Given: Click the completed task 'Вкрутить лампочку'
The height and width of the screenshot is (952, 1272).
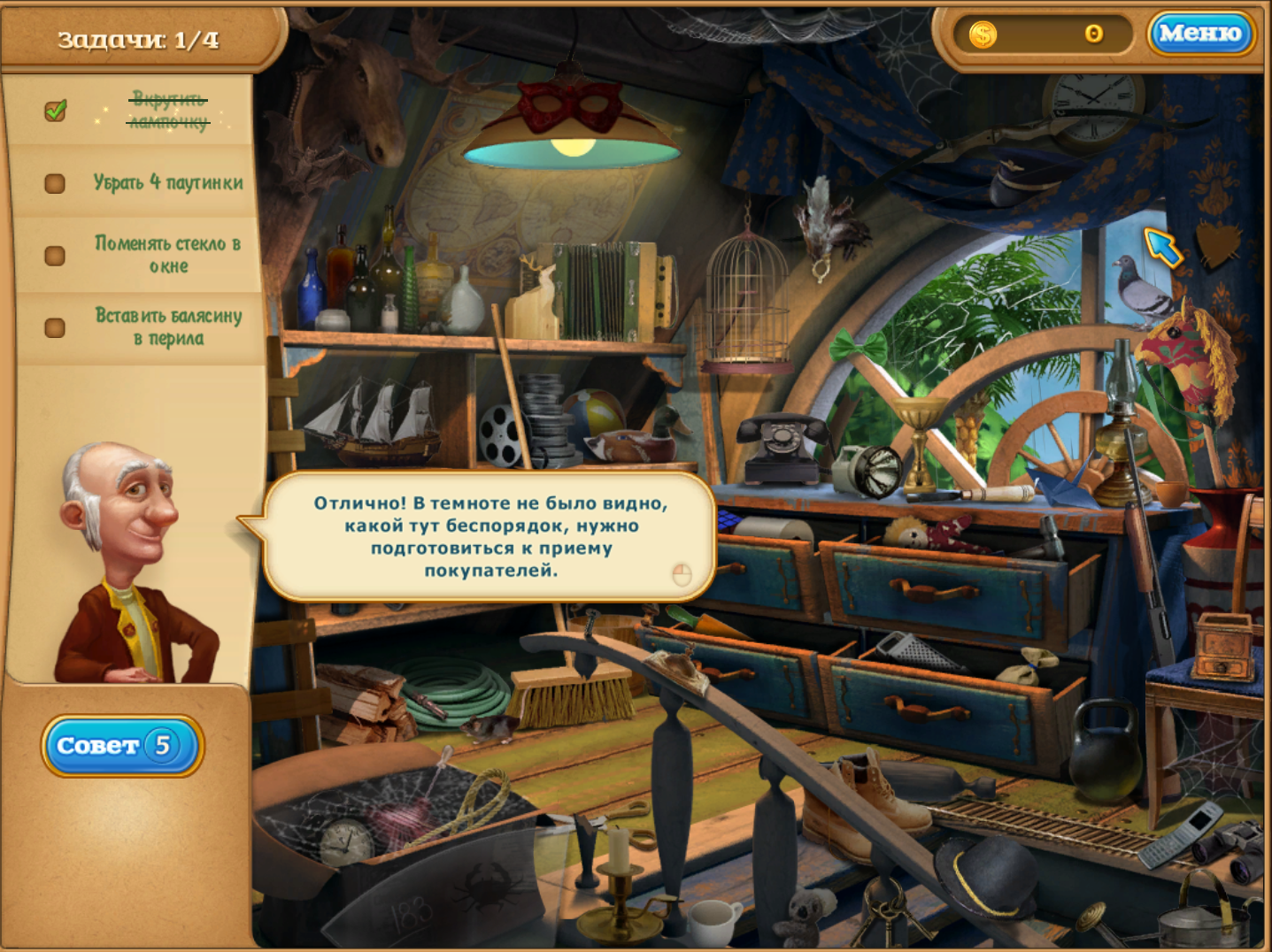Looking at the screenshot, I should [x=168, y=110].
